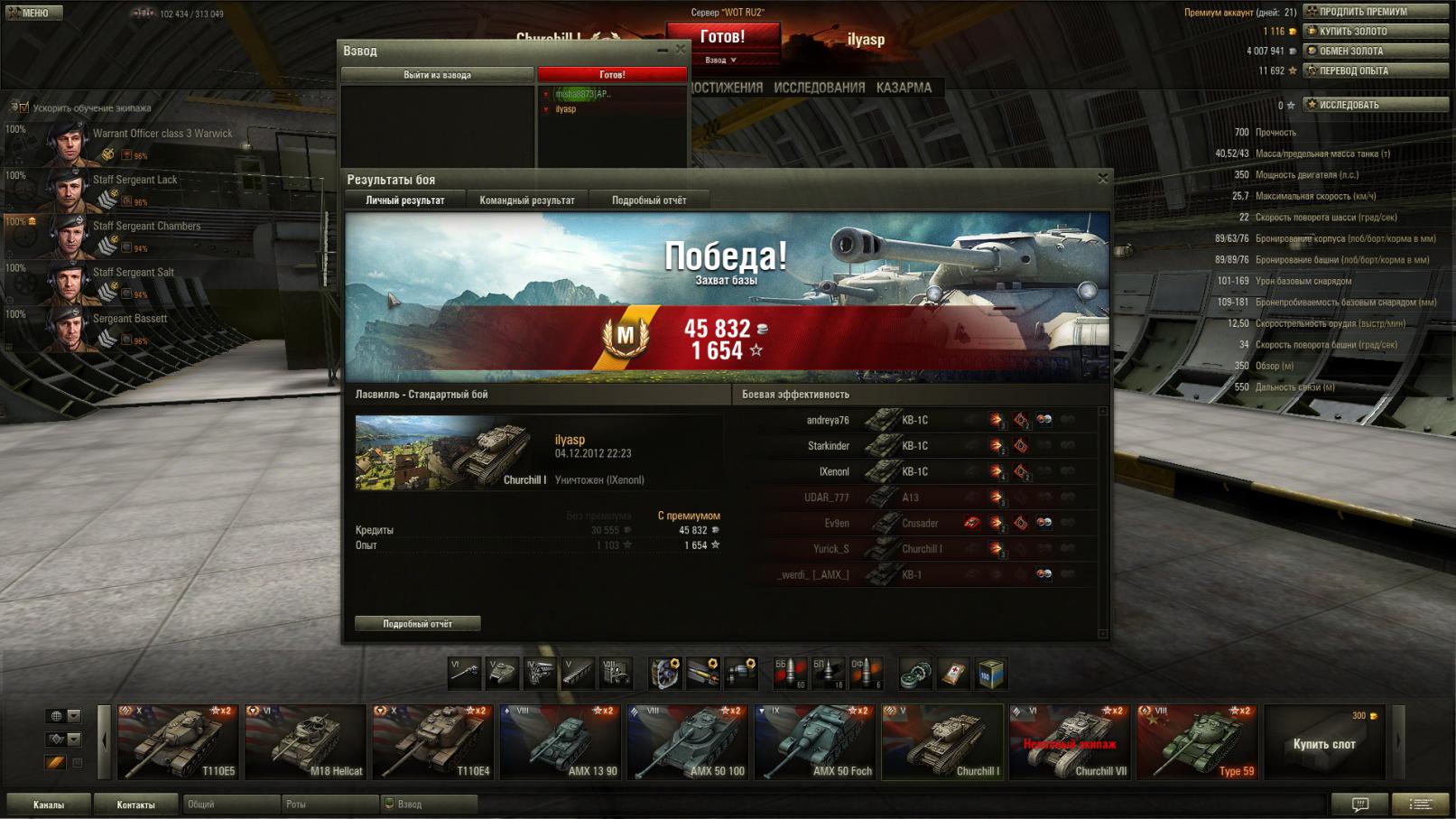The width and height of the screenshot is (1456, 819).
Task: Buy a new slot with Купить слот
Action: (x=1324, y=743)
